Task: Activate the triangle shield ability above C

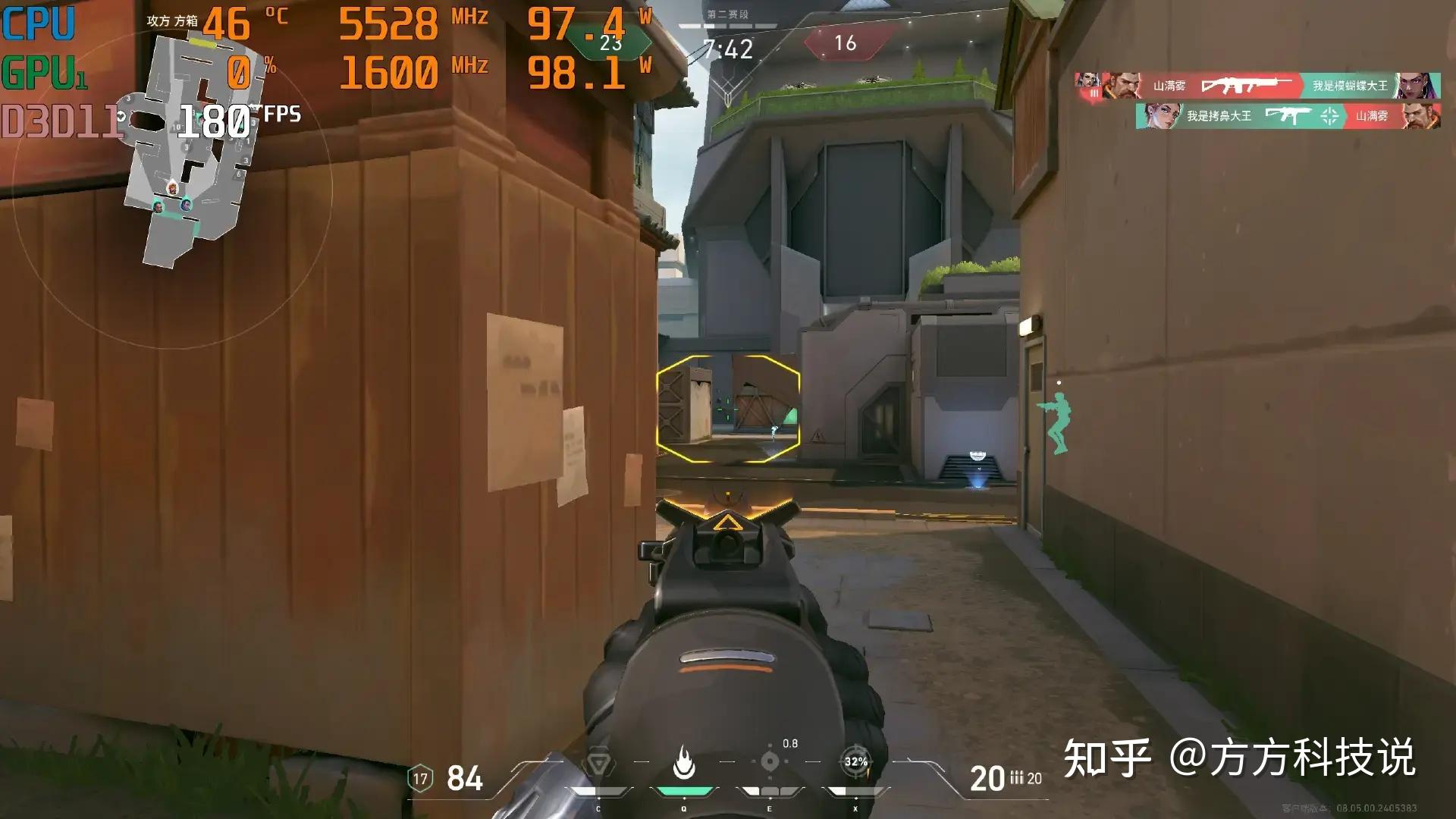Action: pyautogui.click(x=598, y=762)
